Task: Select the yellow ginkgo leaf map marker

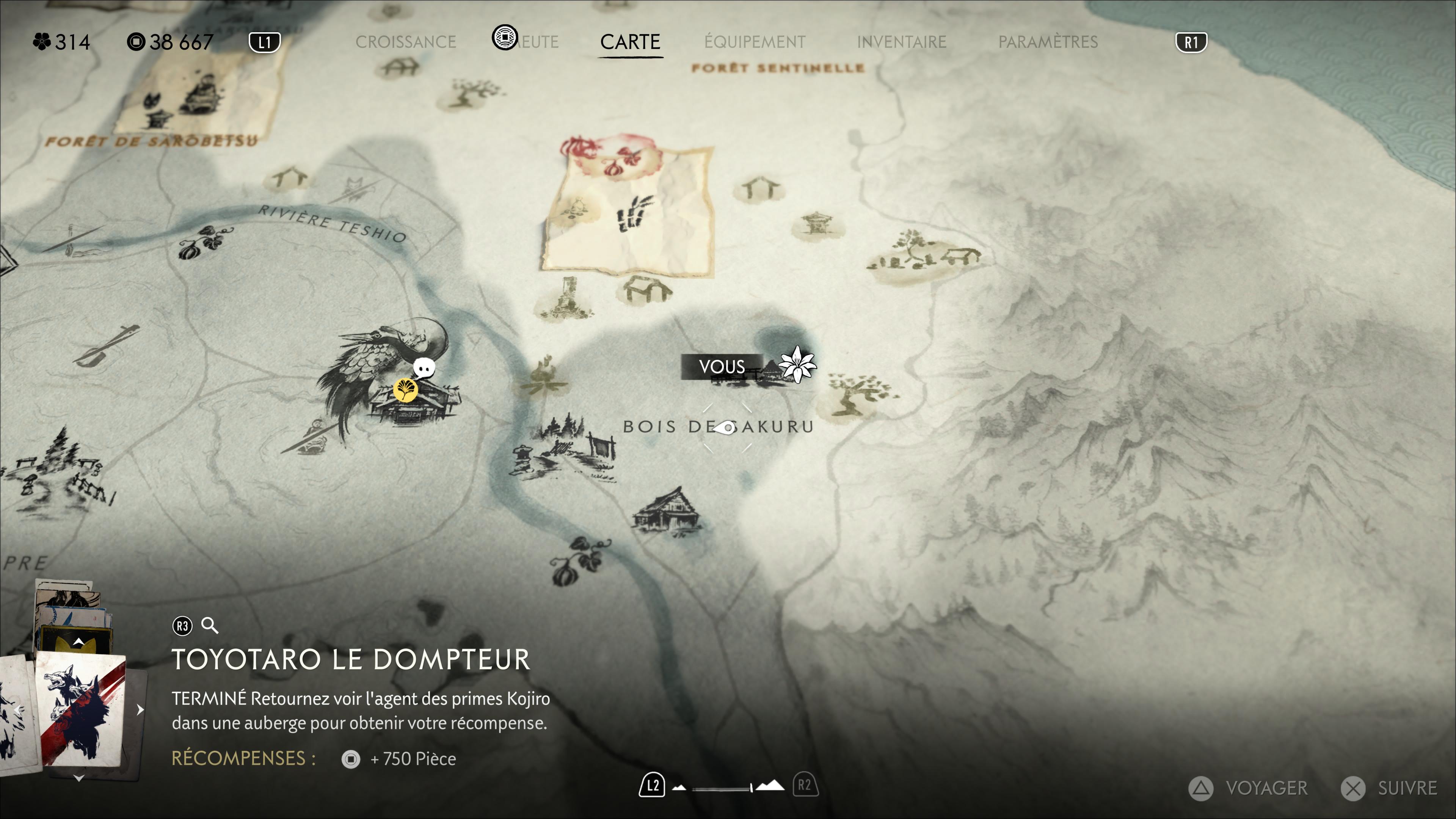Action: 405,389
